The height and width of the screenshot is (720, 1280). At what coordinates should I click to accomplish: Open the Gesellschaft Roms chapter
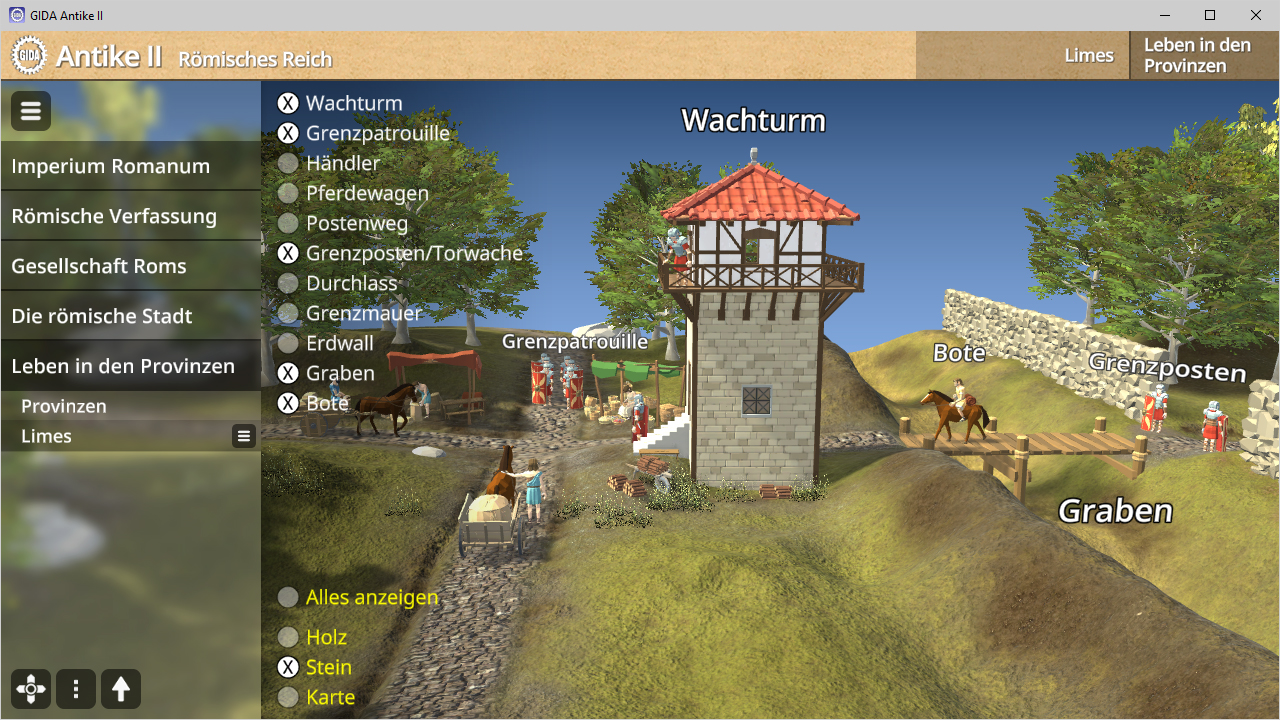[99, 266]
